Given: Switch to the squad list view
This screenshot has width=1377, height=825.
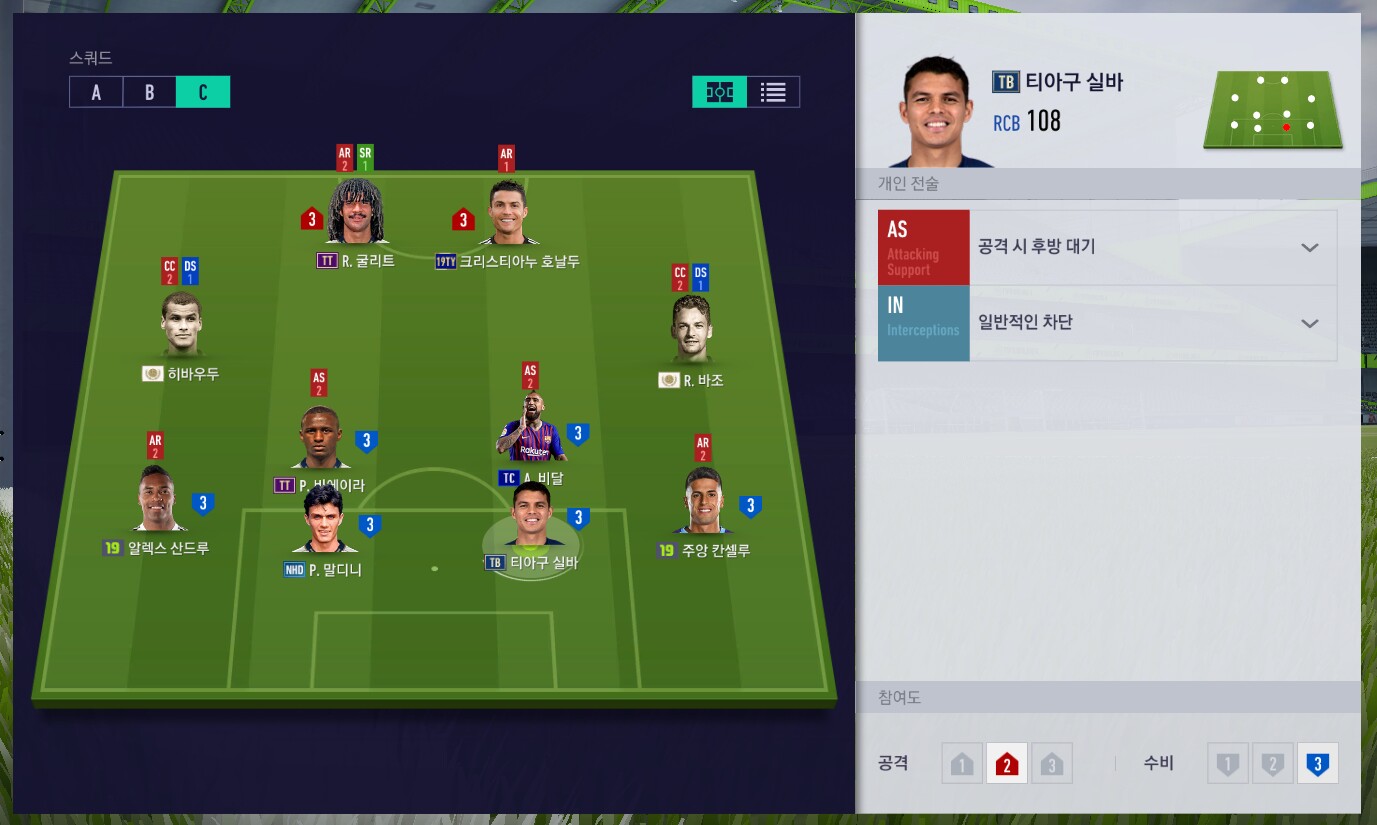Looking at the screenshot, I should pos(773,92).
